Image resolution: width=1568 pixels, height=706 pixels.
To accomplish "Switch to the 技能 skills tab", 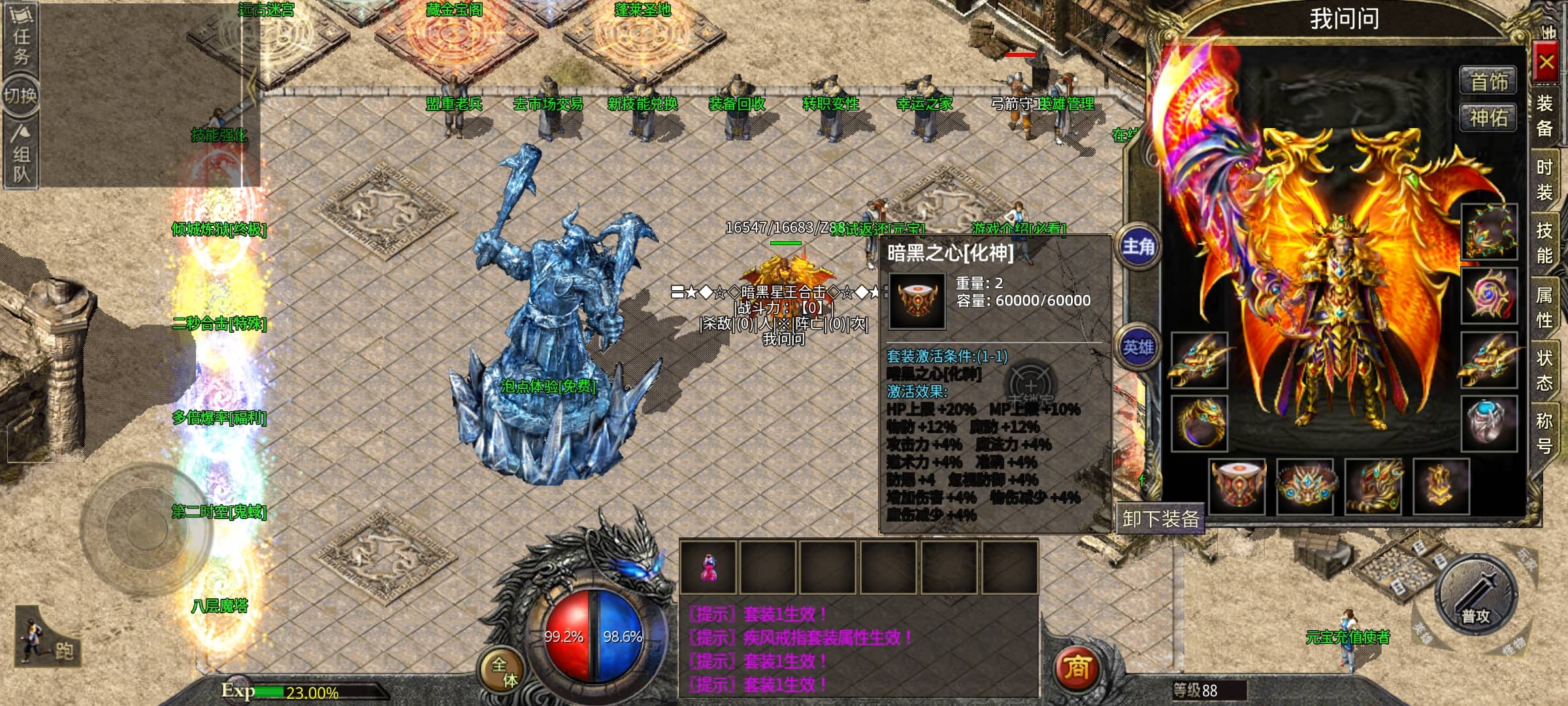I will click(1544, 243).
